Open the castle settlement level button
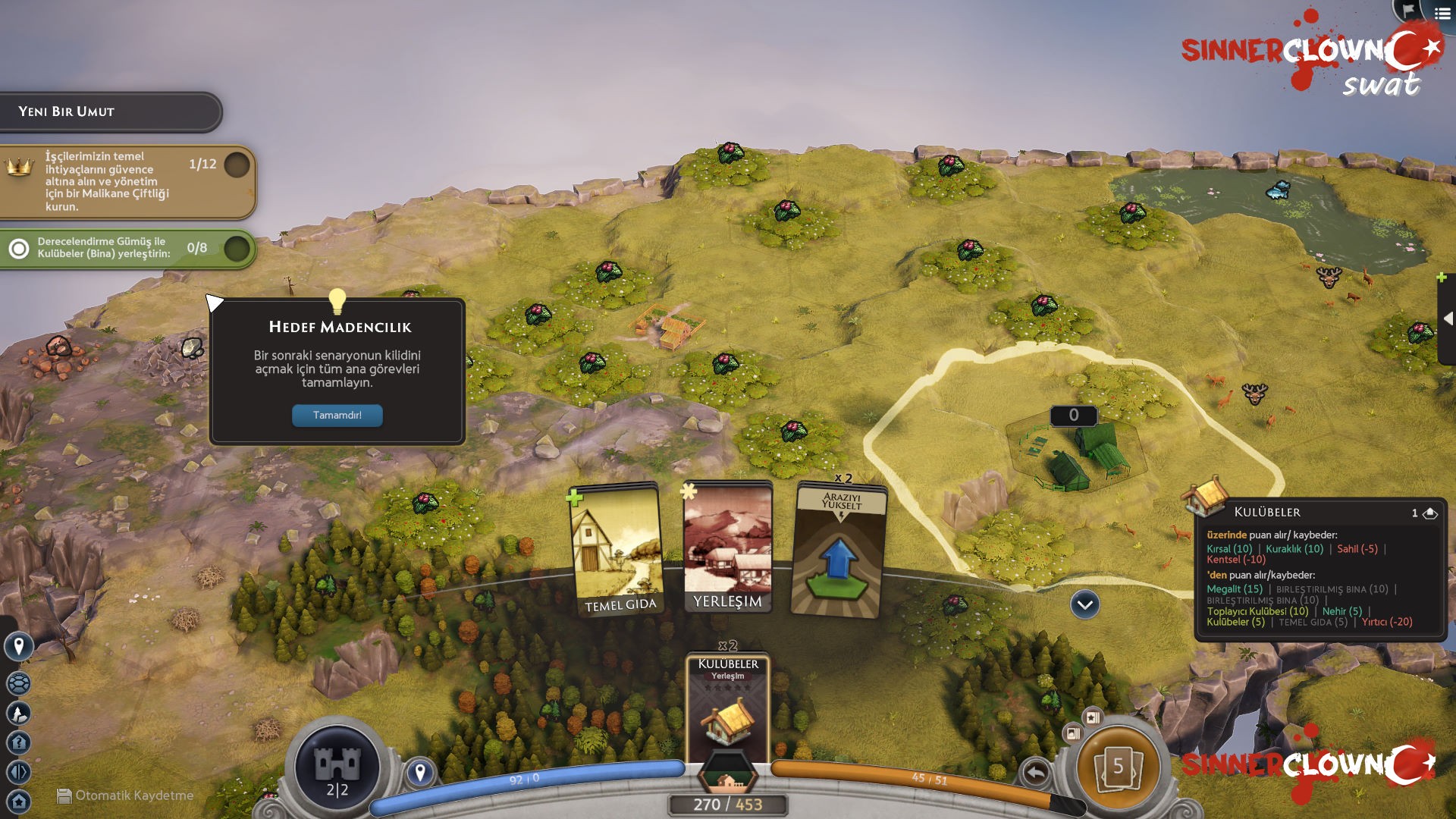Image resolution: width=1456 pixels, height=819 pixels. (x=337, y=767)
